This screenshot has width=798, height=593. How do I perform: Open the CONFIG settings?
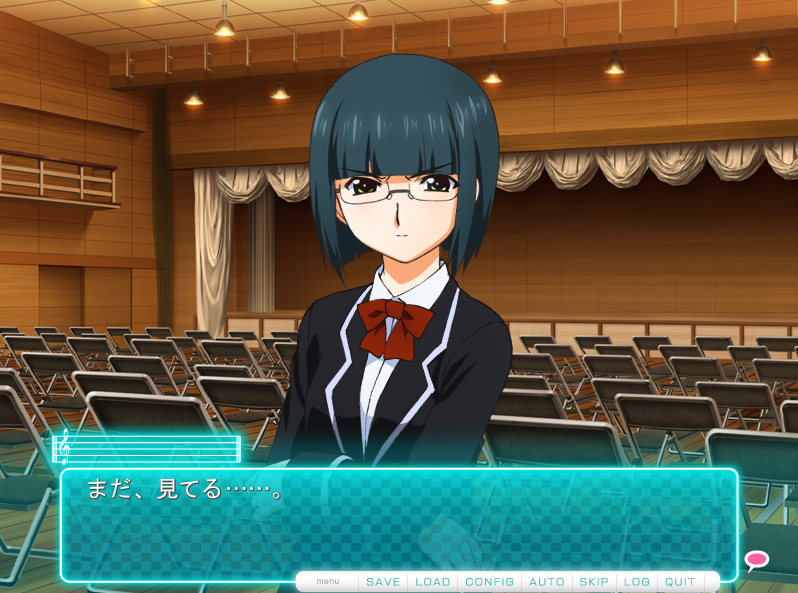pos(490,582)
